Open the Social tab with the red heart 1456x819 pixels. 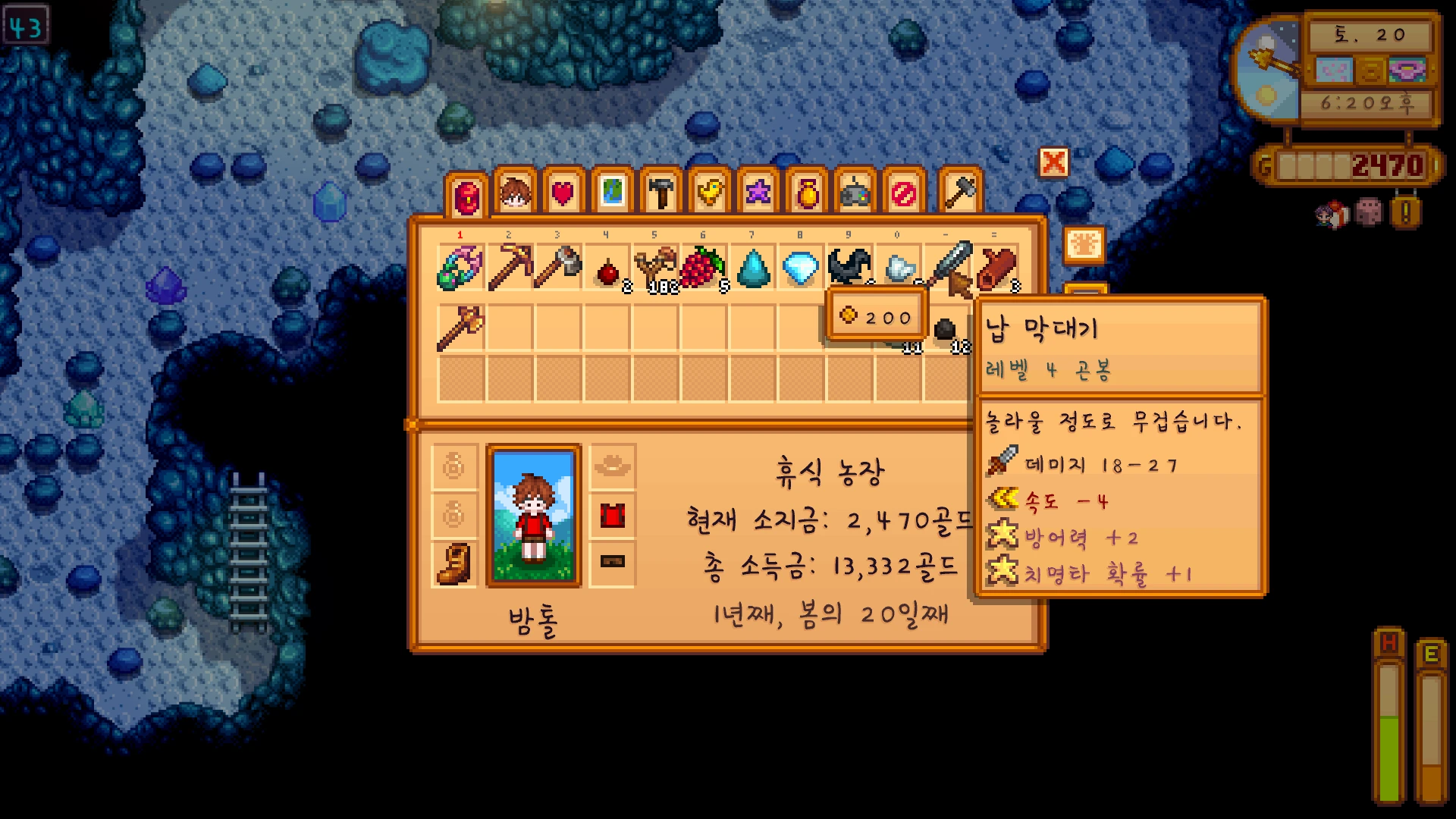[563, 193]
